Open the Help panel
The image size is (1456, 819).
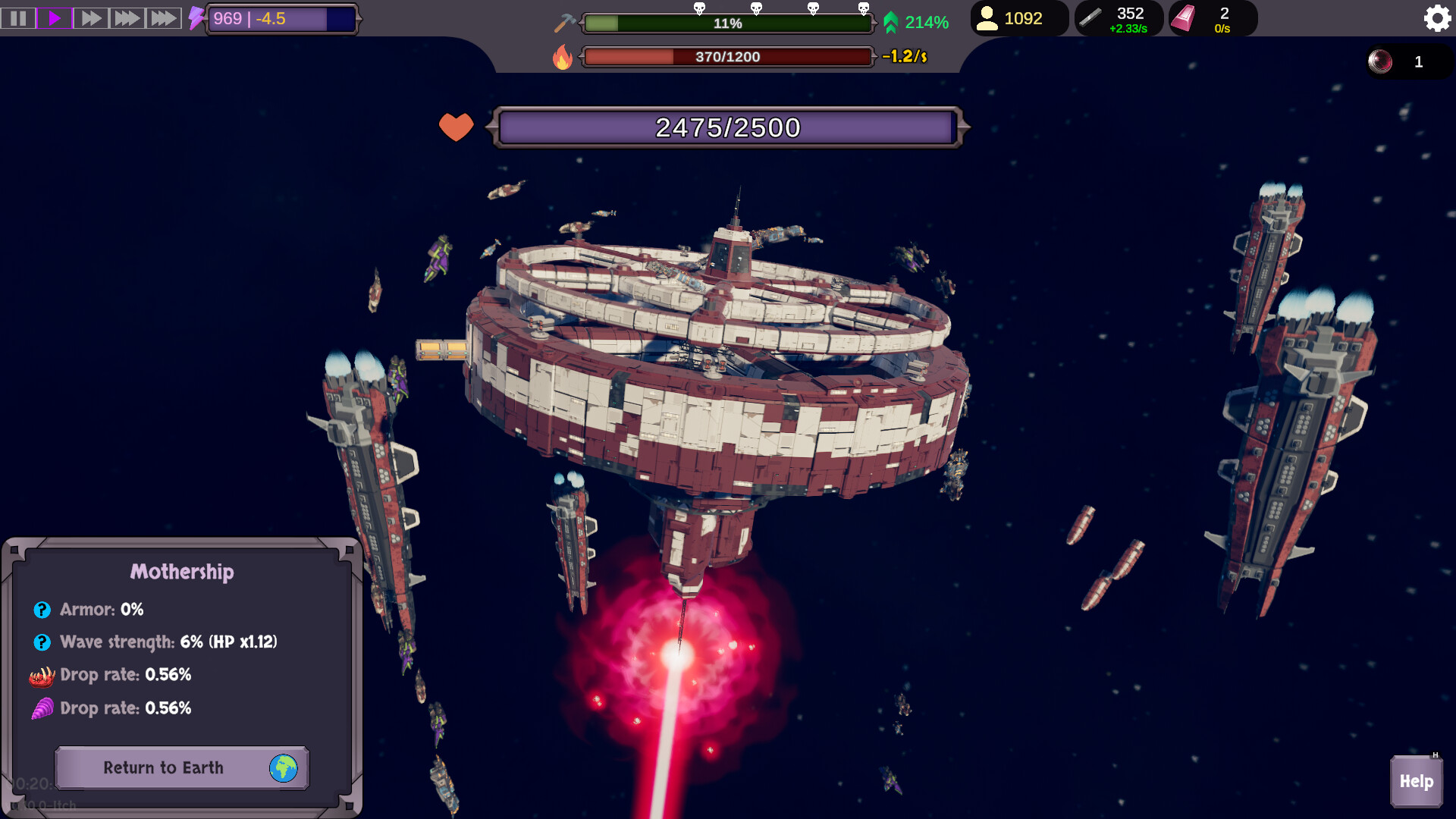tap(1415, 780)
